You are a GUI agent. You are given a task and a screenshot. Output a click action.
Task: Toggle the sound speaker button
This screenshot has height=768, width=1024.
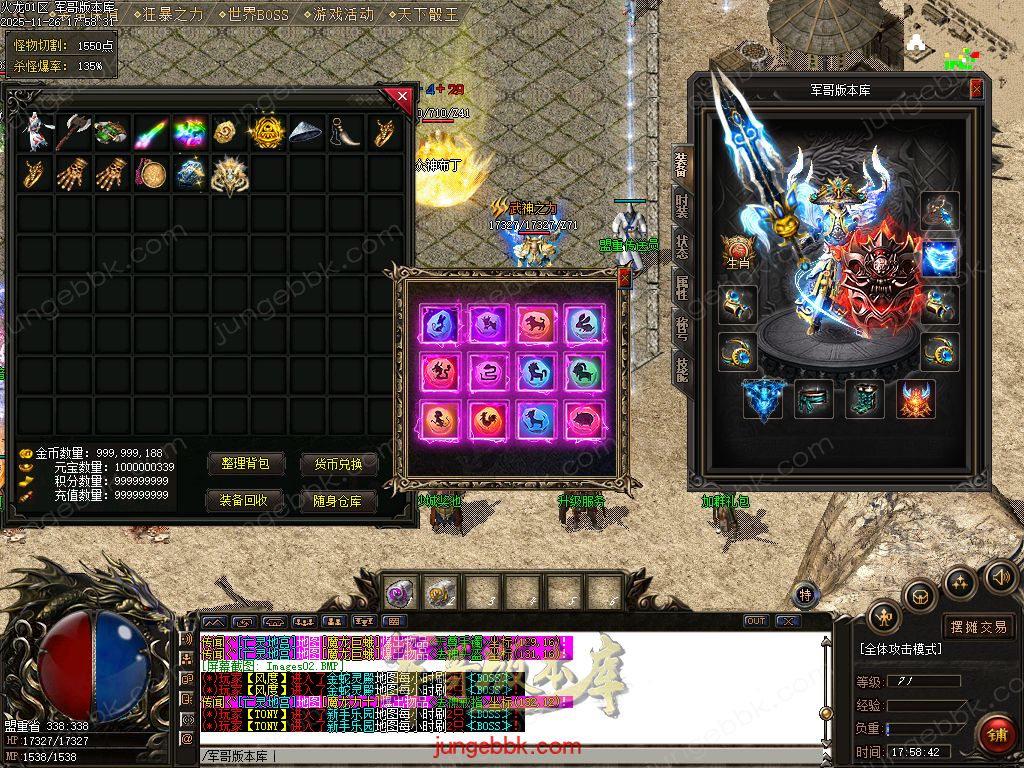(x=1000, y=577)
